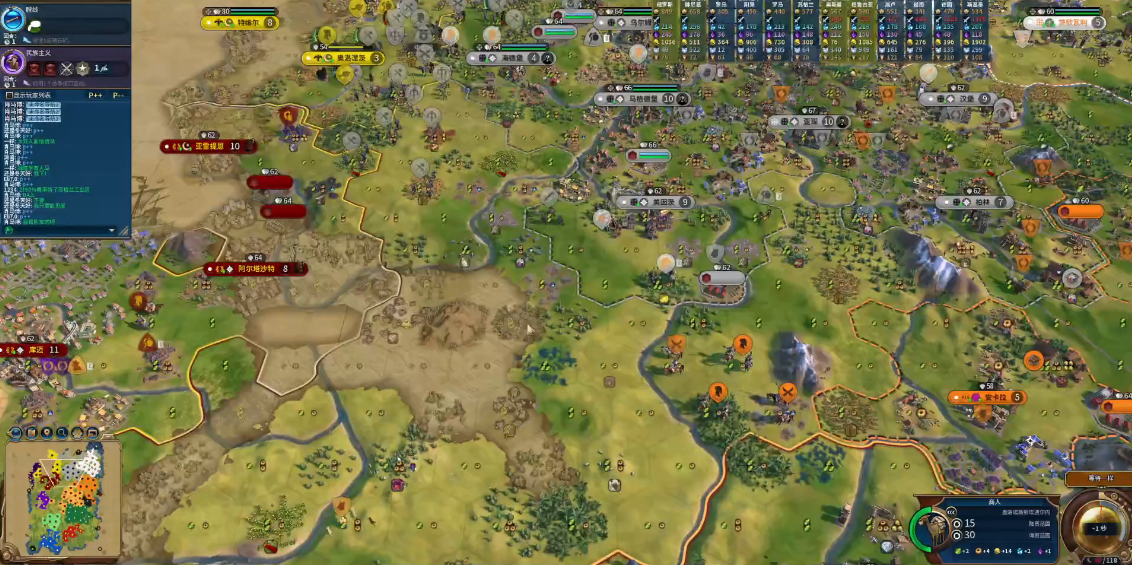Select the 柏林 city banner
Screen dimensions: 1132x565
coord(976,202)
